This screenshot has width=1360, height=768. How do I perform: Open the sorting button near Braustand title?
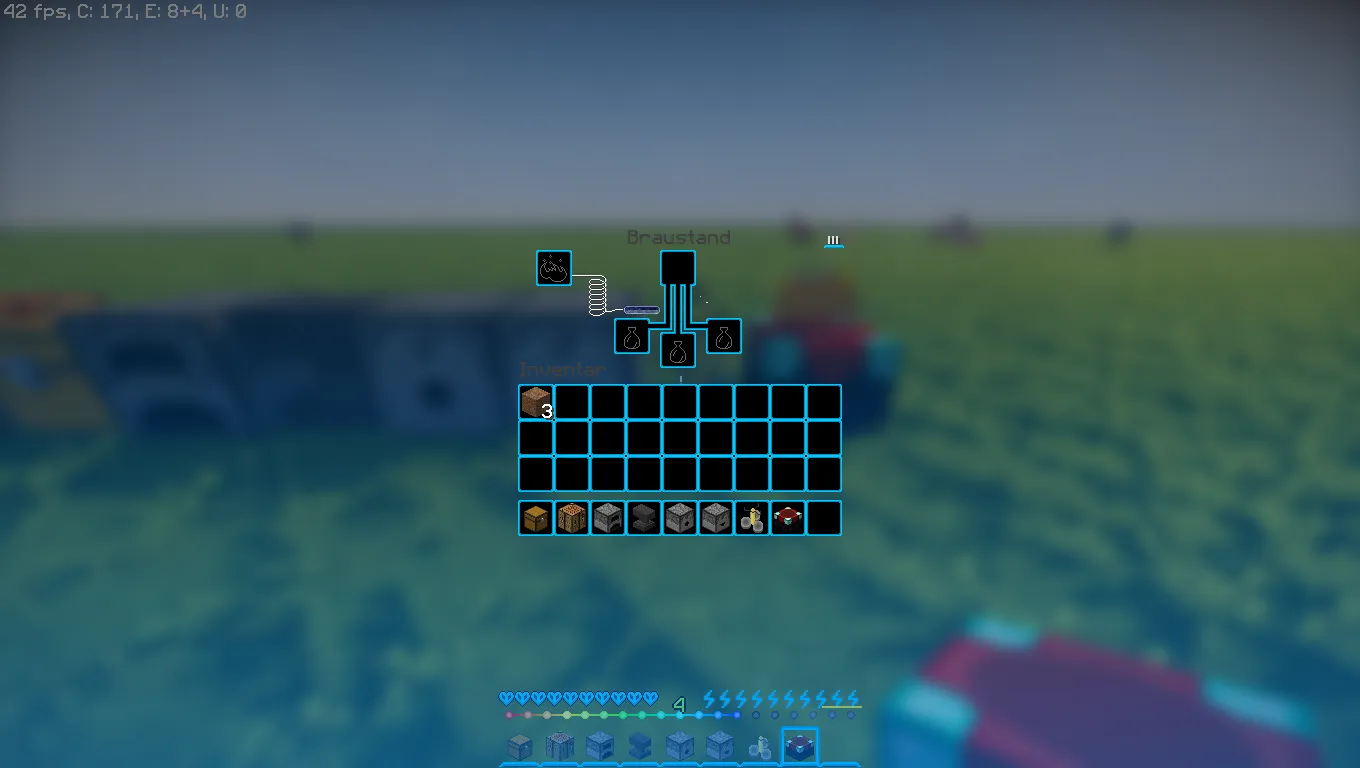click(832, 240)
